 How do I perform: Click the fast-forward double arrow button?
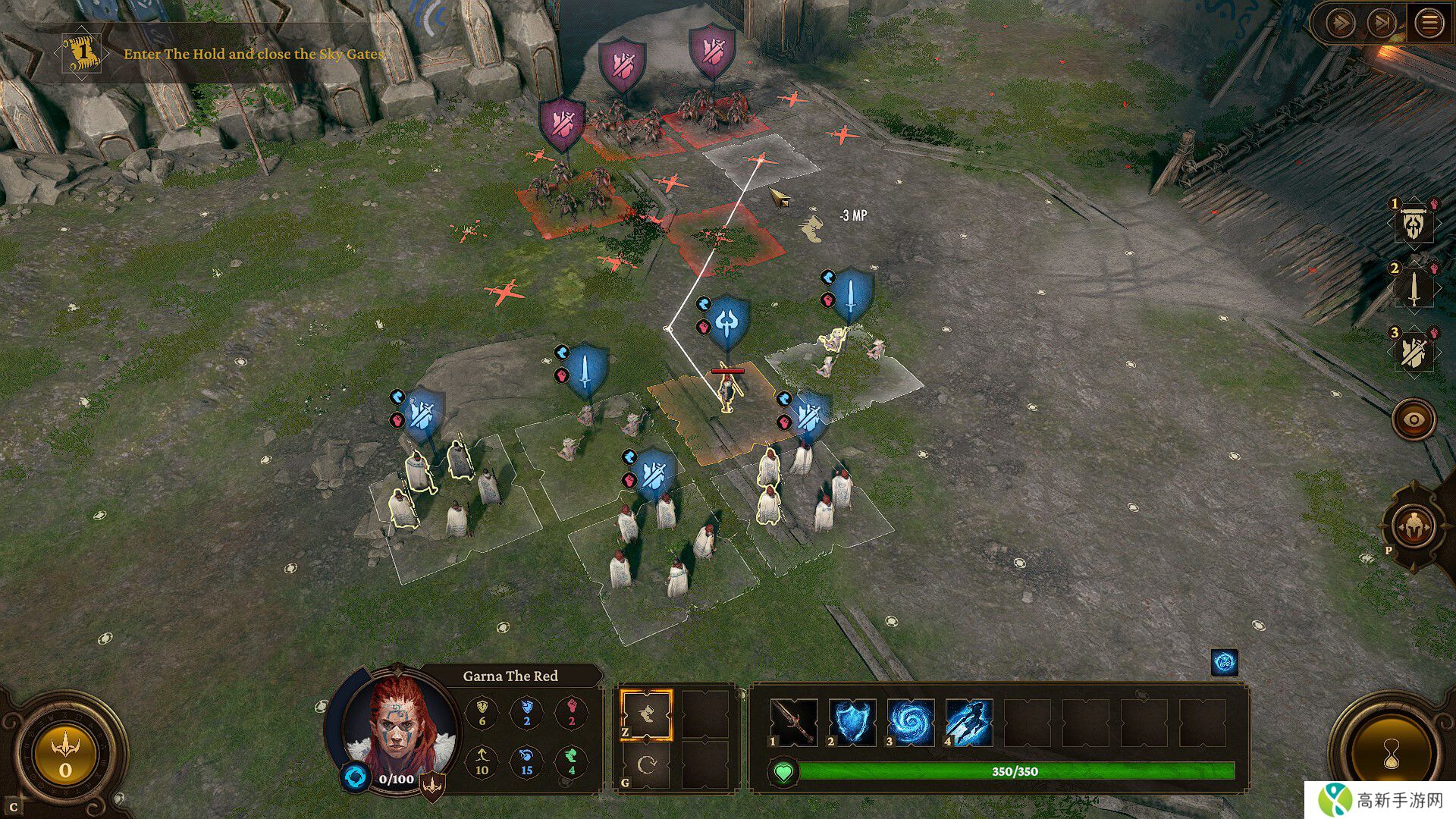pos(1340,24)
